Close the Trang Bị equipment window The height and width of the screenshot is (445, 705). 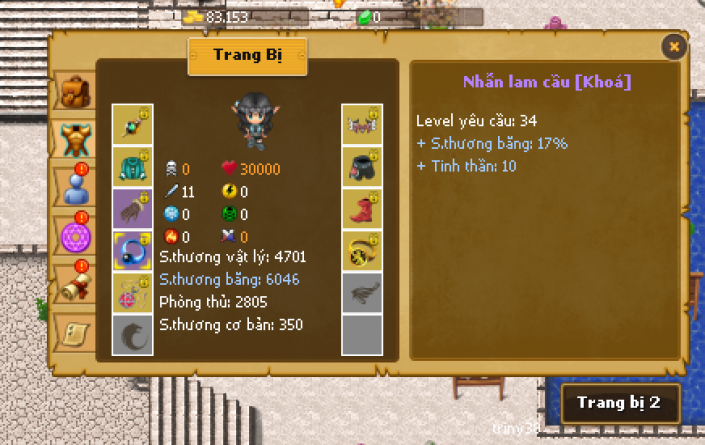pyautogui.click(x=674, y=46)
